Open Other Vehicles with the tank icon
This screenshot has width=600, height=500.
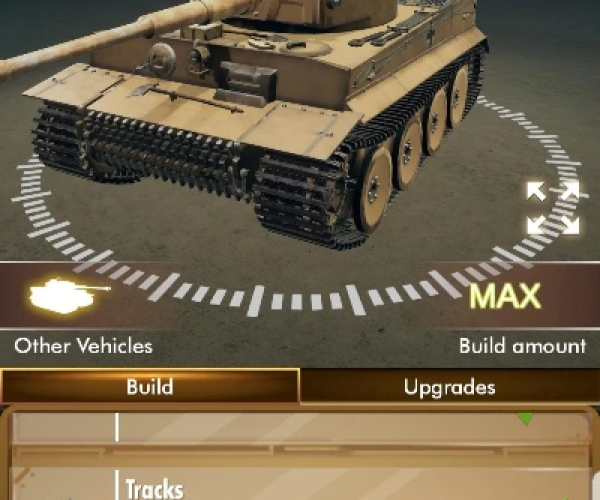(70, 295)
